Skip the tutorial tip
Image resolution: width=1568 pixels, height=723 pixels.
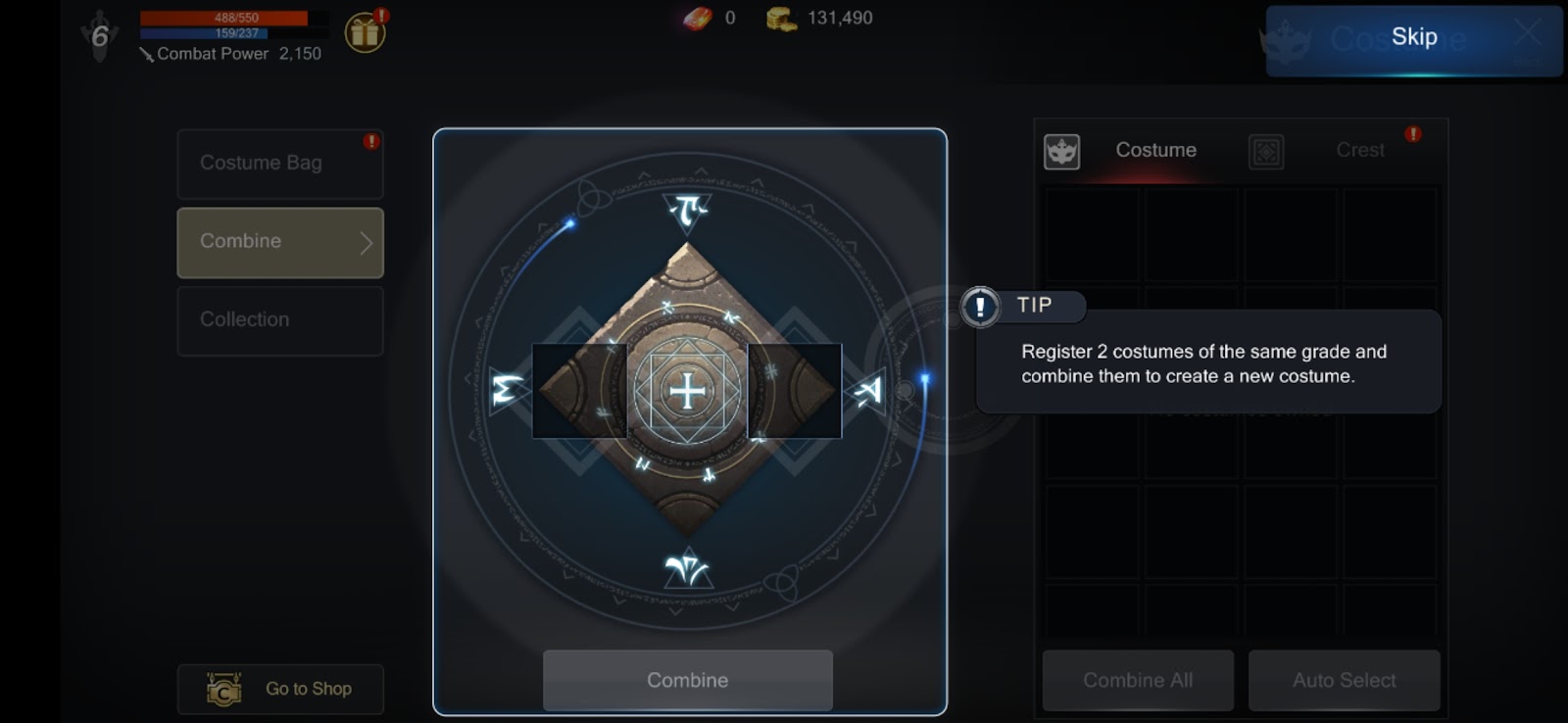click(x=1413, y=38)
